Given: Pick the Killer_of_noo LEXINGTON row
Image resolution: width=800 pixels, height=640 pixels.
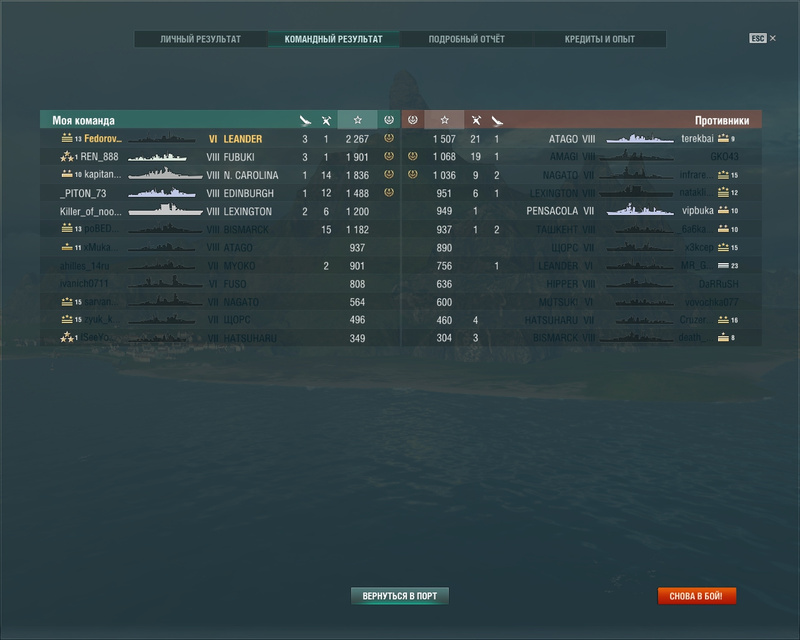Looking at the screenshot, I should click(220, 211).
